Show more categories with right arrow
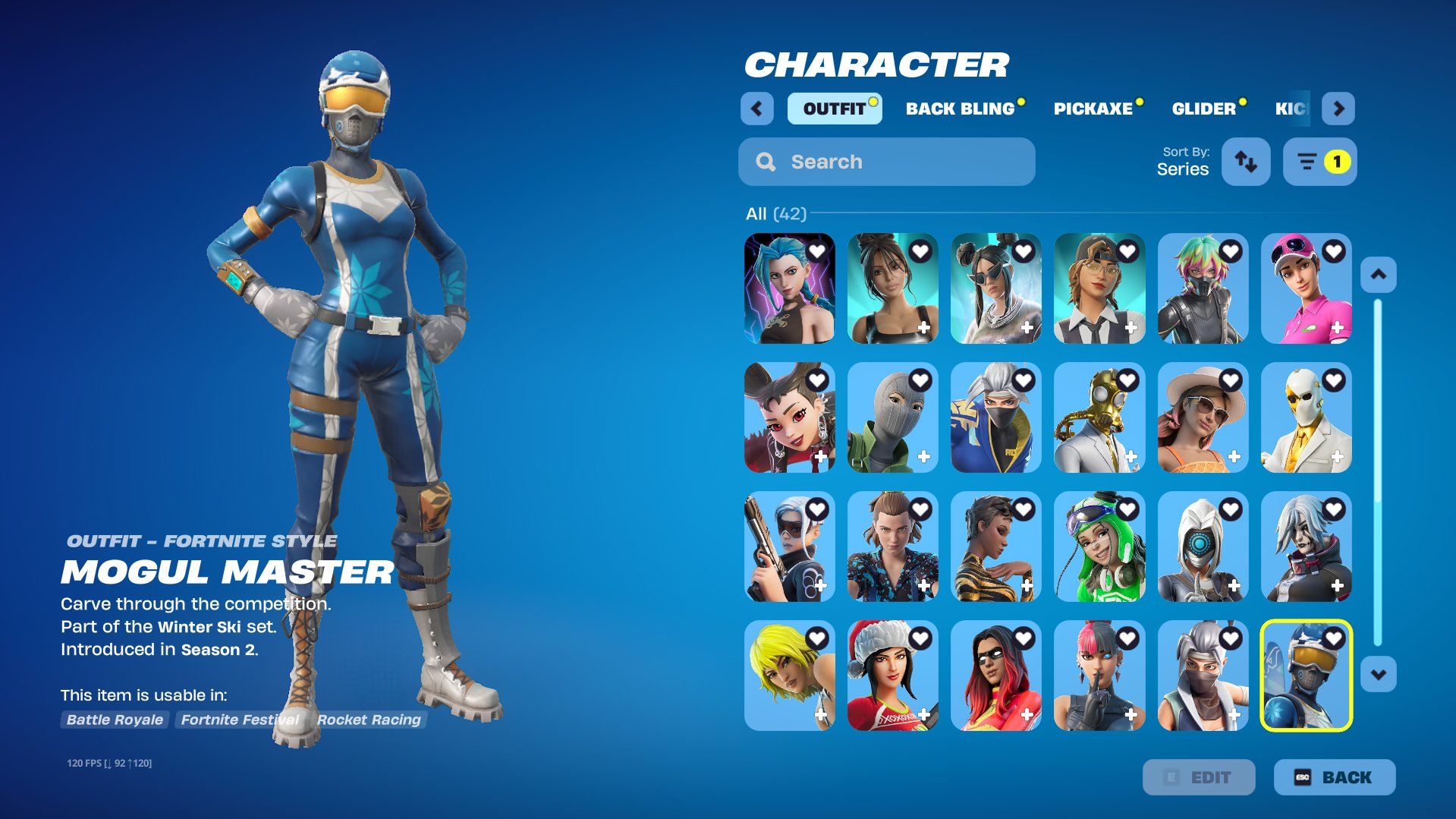 1338,109
